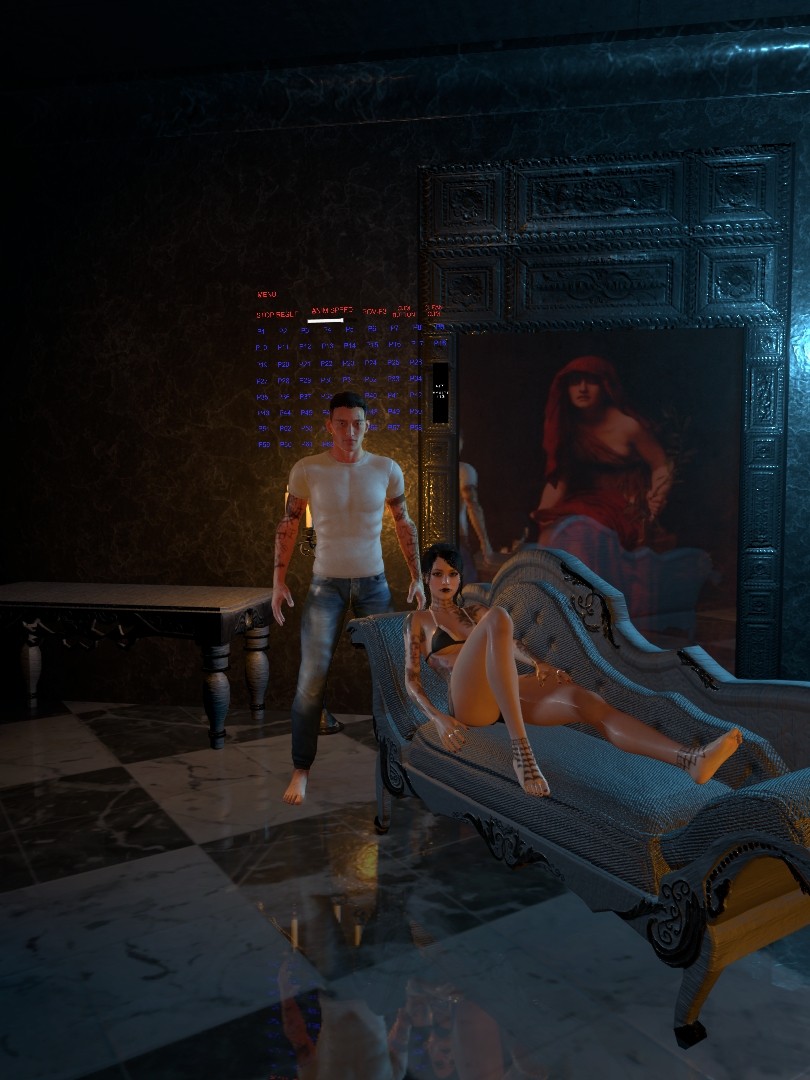This screenshot has height=1080, width=810.
Task: Select pose button P49
Action: tap(394, 410)
